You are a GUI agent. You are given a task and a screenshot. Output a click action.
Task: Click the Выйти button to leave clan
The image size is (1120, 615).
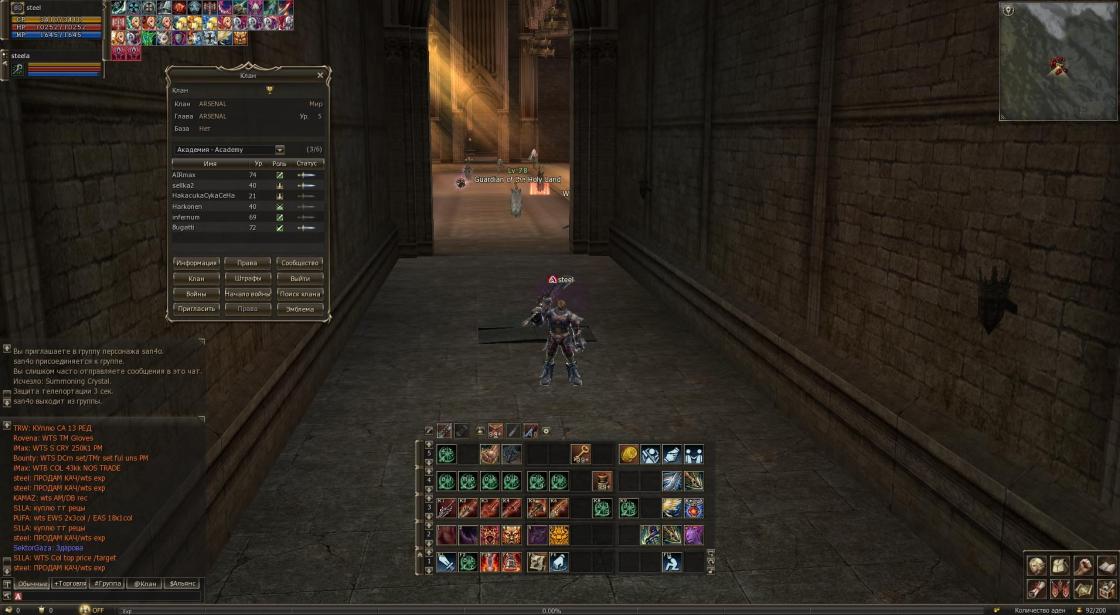[300, 278]
